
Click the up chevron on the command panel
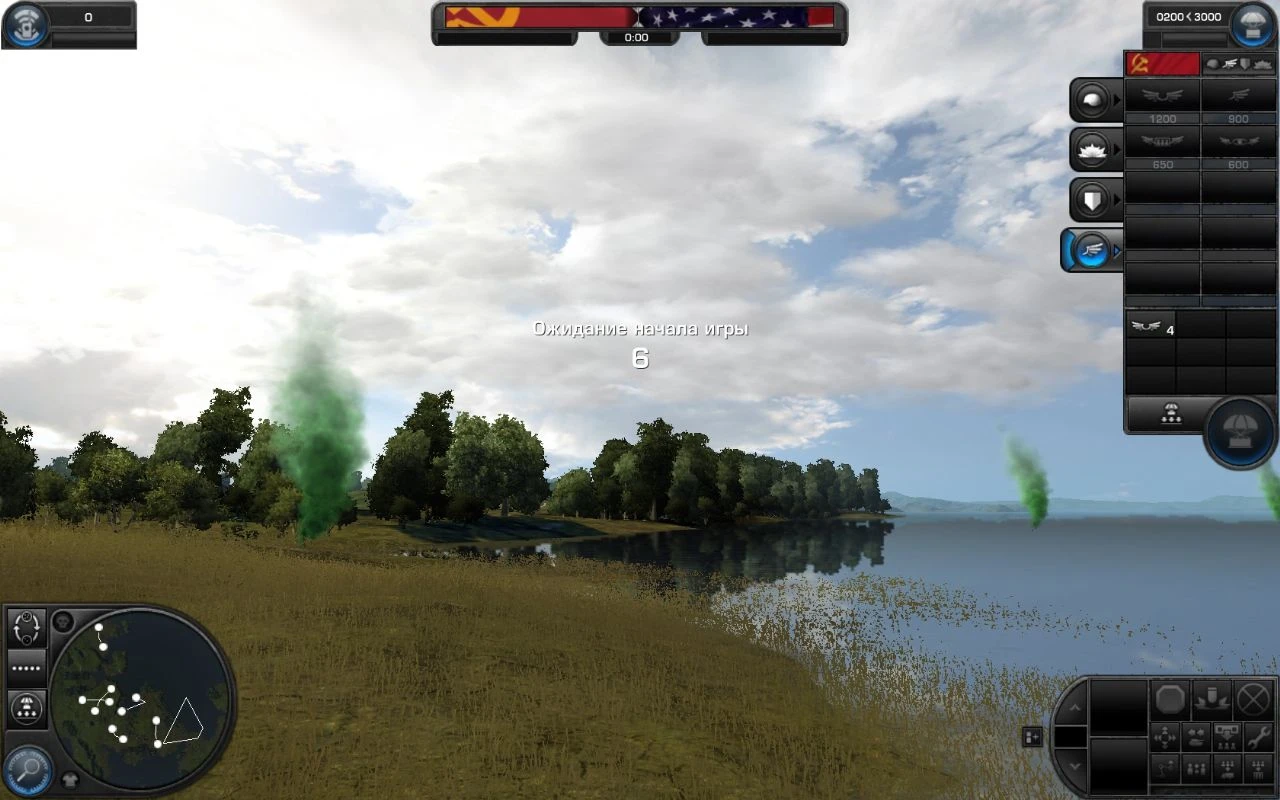tap(1076, 708)
